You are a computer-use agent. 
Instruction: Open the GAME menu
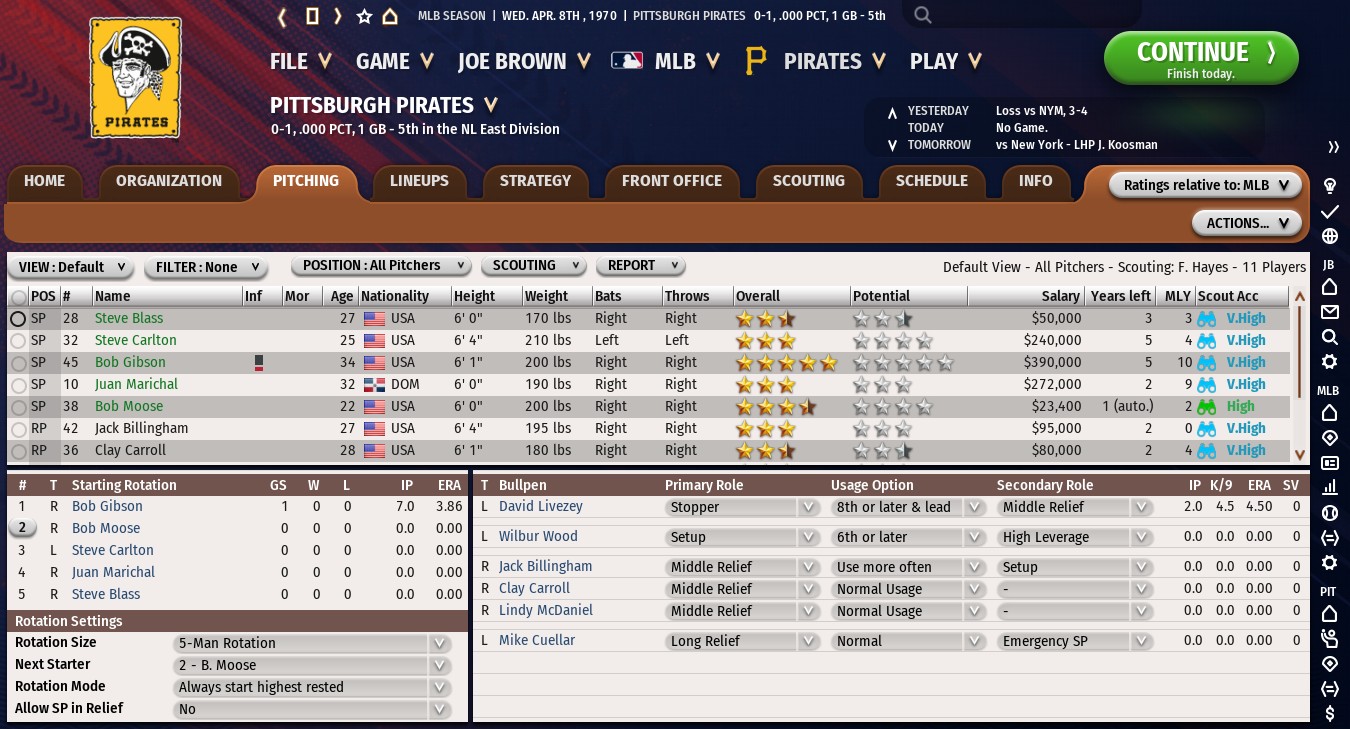point(394,61)
